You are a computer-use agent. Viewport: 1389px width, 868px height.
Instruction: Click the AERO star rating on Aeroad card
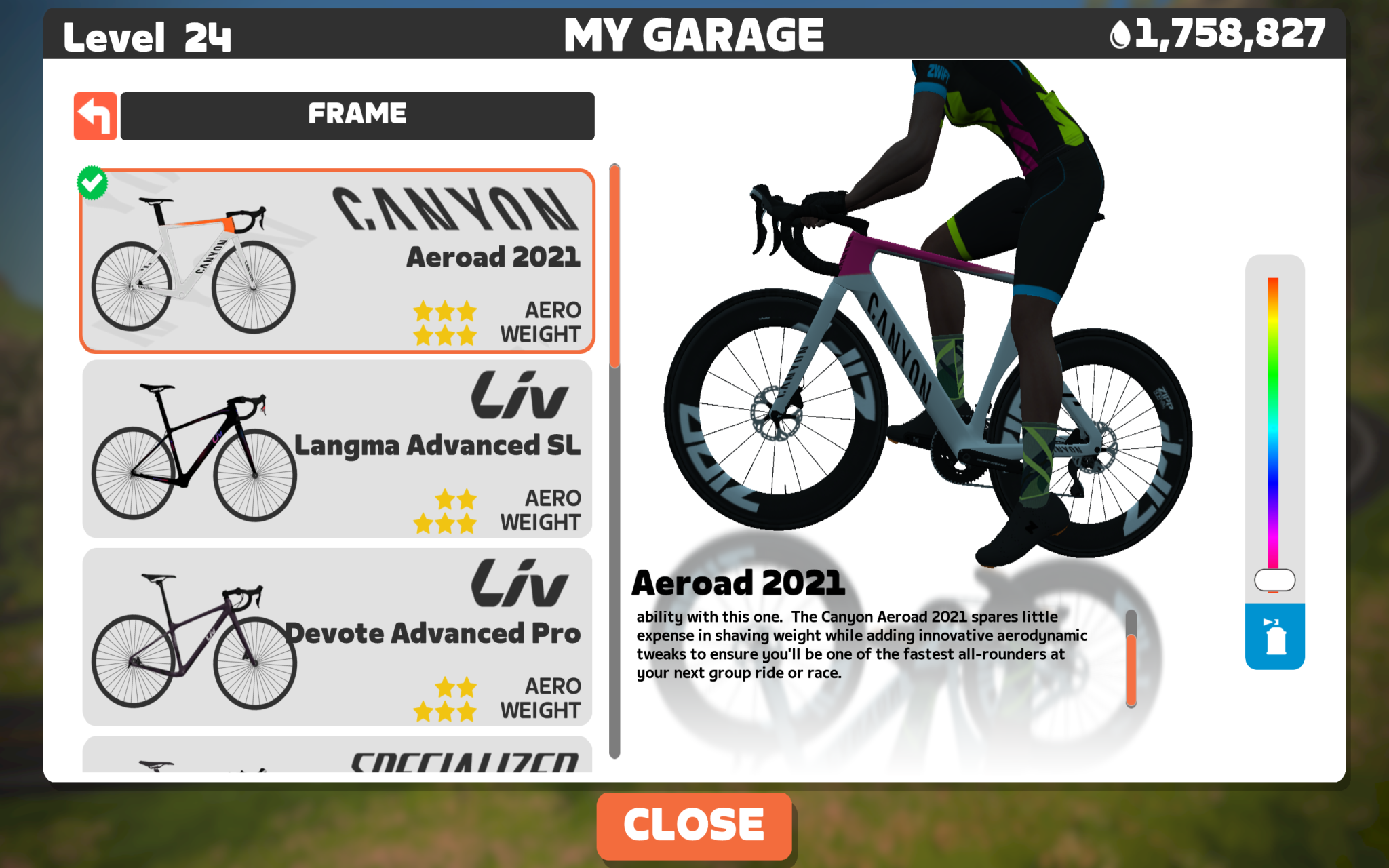point(446,311)
